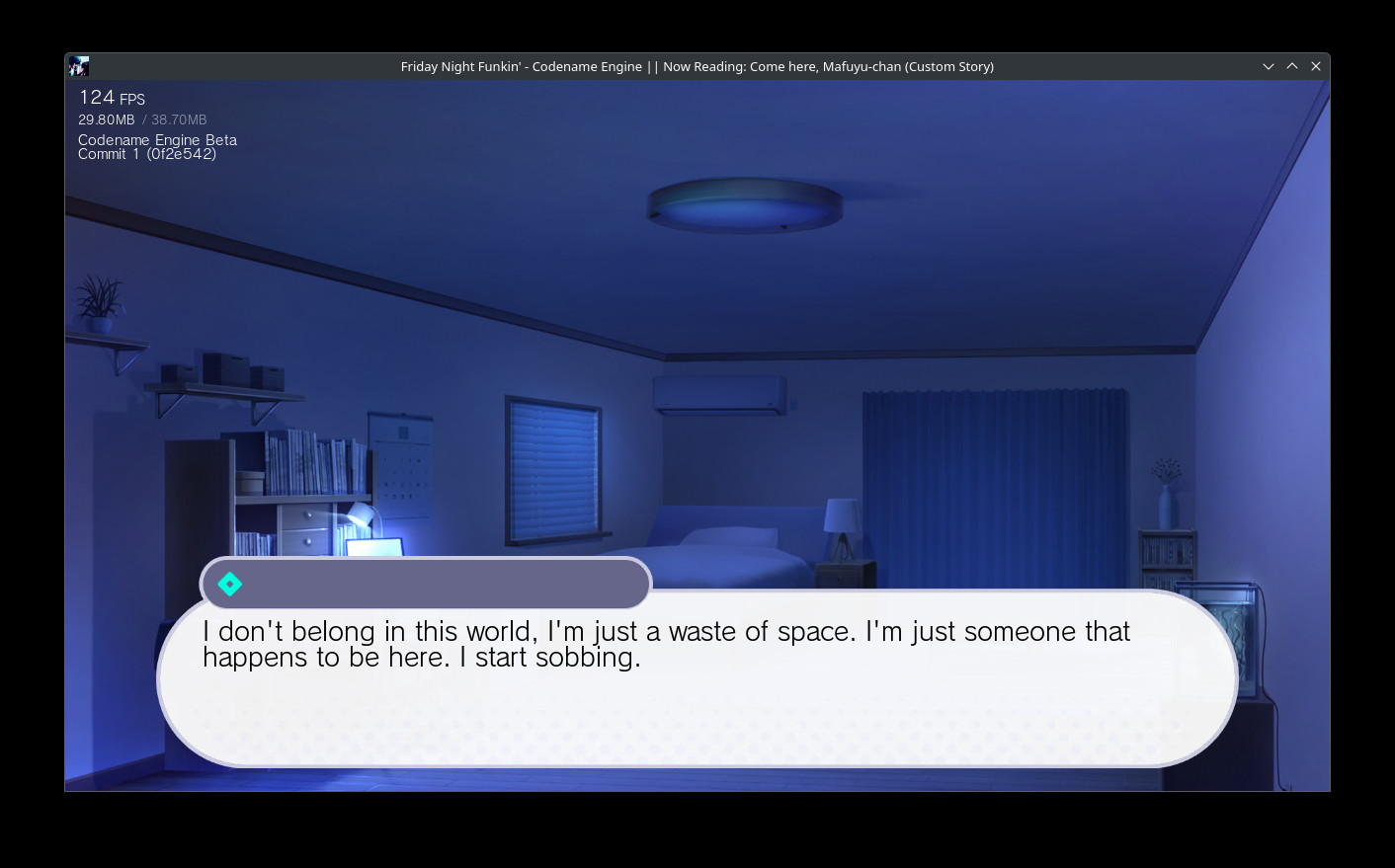1395x868 pixels.
Task: Click the teal diamond icon on the name plate
Action: coord(228,584)
